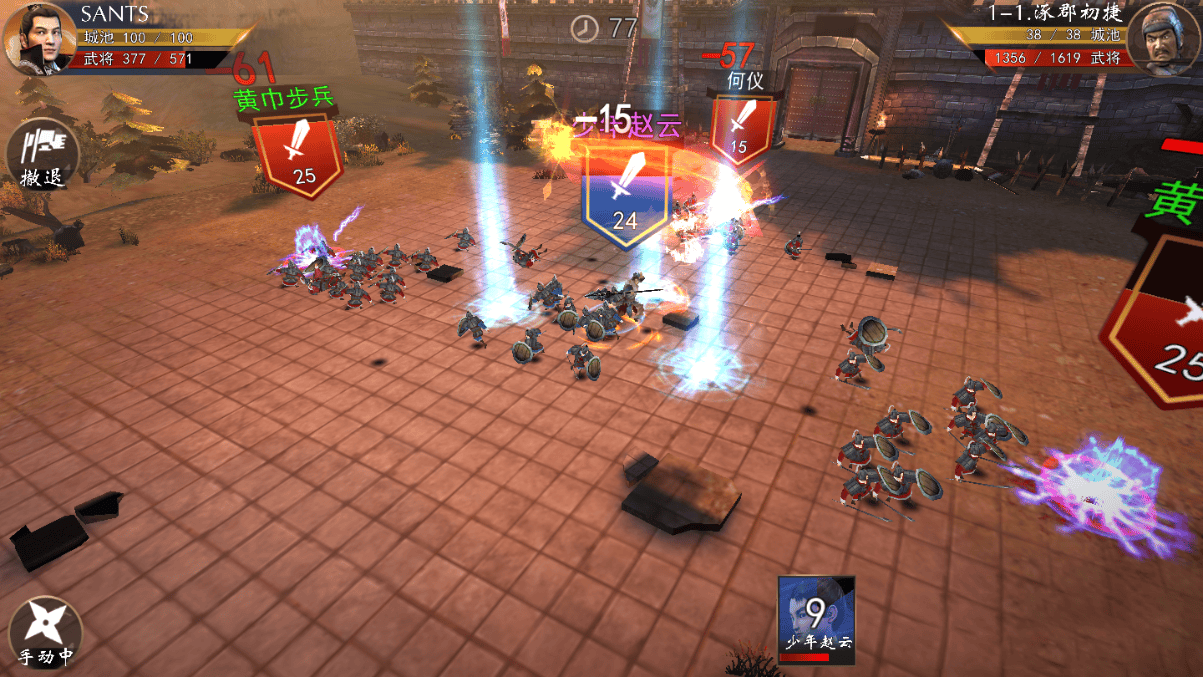Click the SANTS player portrait
1203x677 pixels.
pyautogui.click(x=38, y=37)
